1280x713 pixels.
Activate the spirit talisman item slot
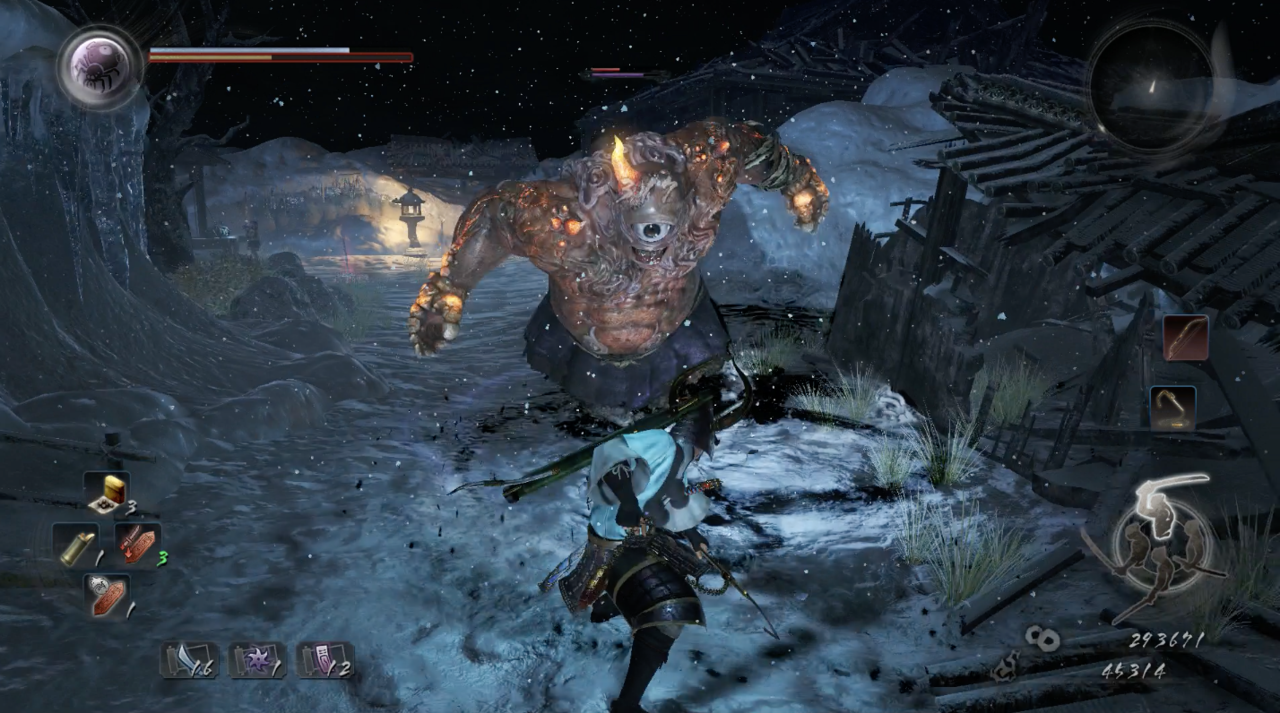[106, 596]
